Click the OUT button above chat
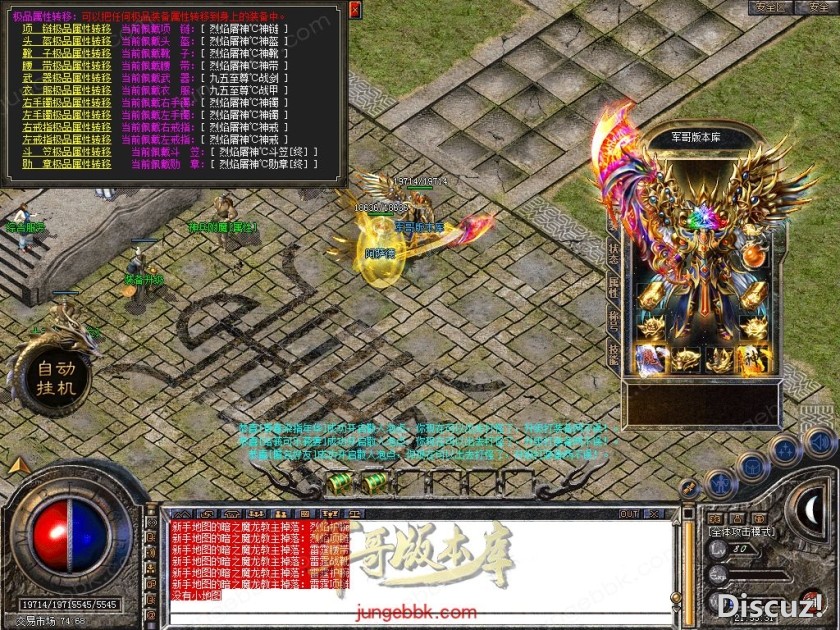 point(629,514)
